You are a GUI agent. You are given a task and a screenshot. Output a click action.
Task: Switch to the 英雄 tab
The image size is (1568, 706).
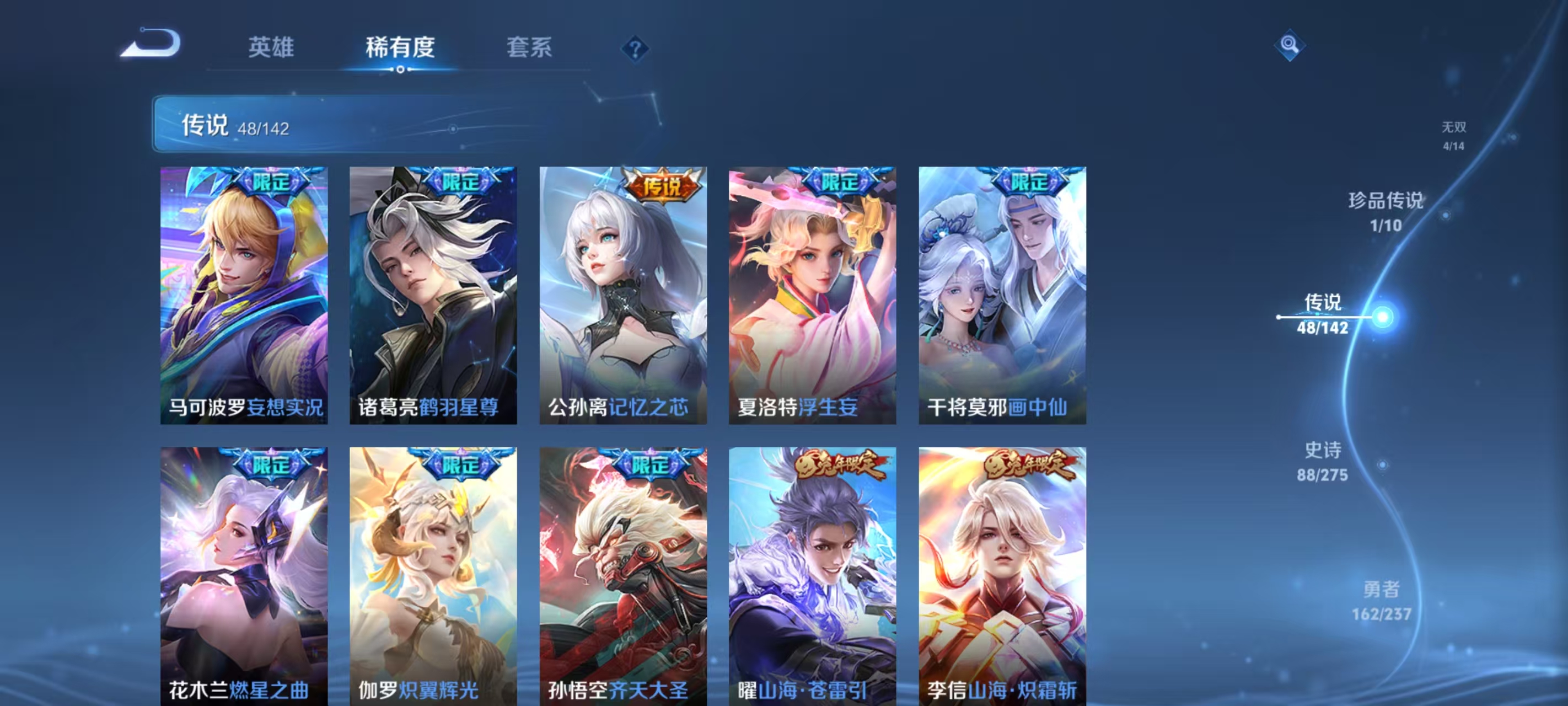(270, 47)
